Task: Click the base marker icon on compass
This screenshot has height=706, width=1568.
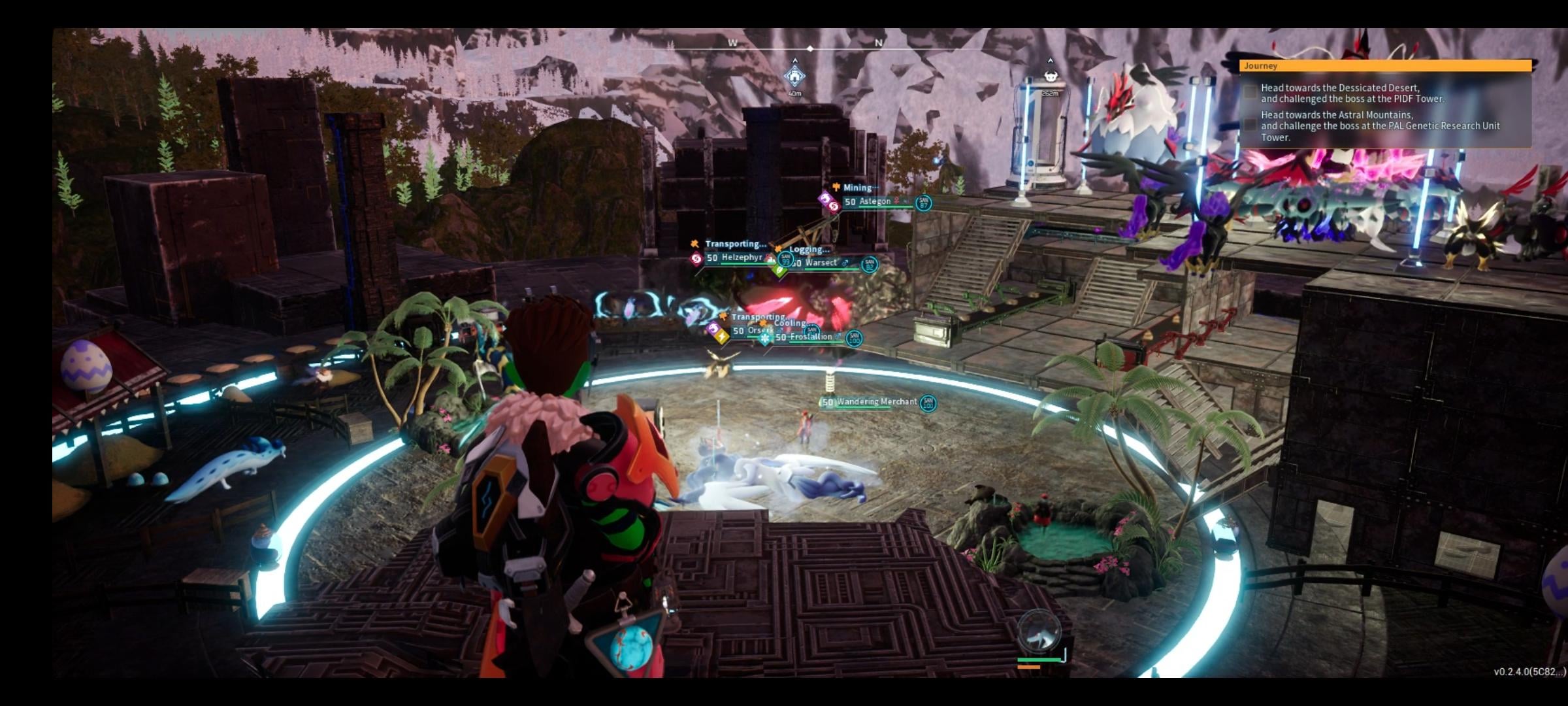Action: click(794, 76)
